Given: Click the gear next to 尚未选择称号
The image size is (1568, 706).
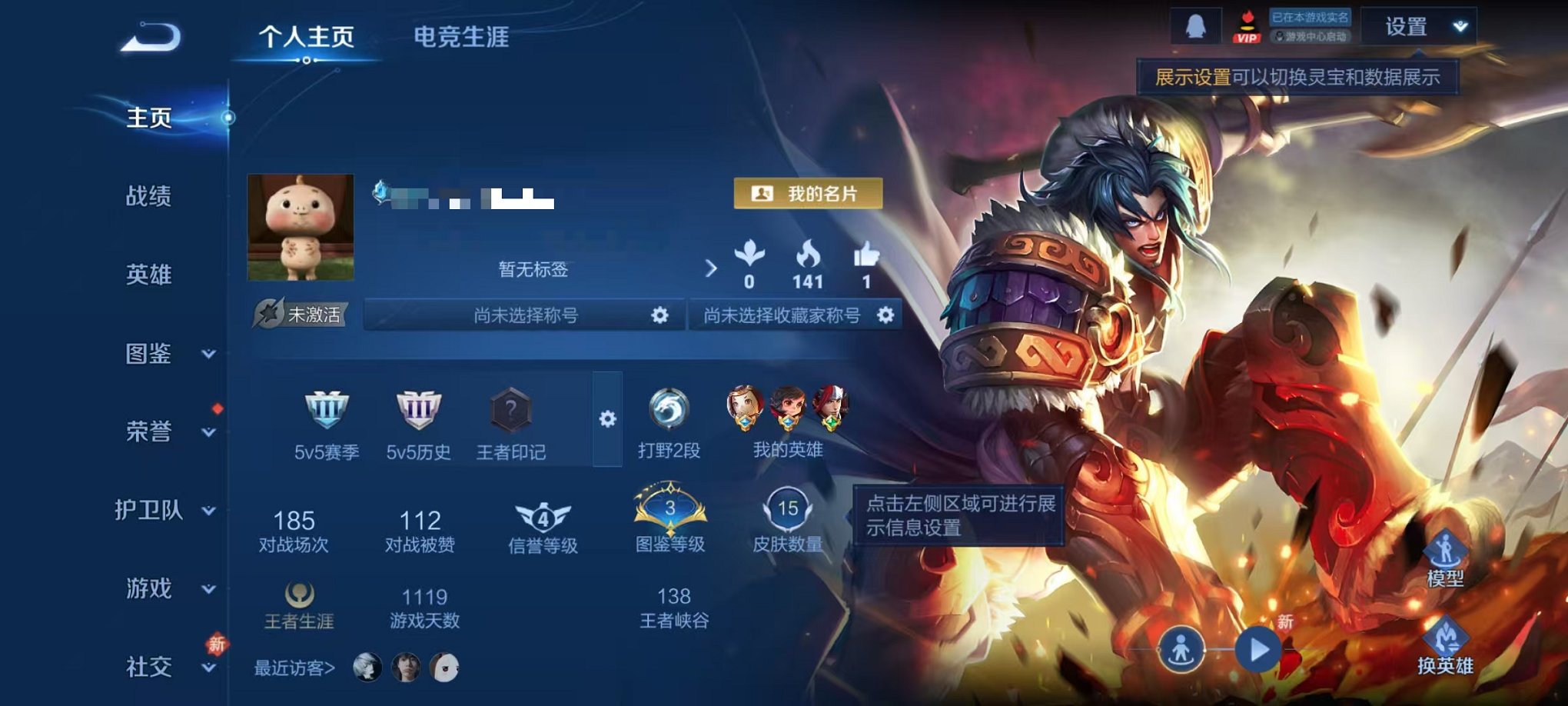Looking at the screenshot, I should (659, 315).
